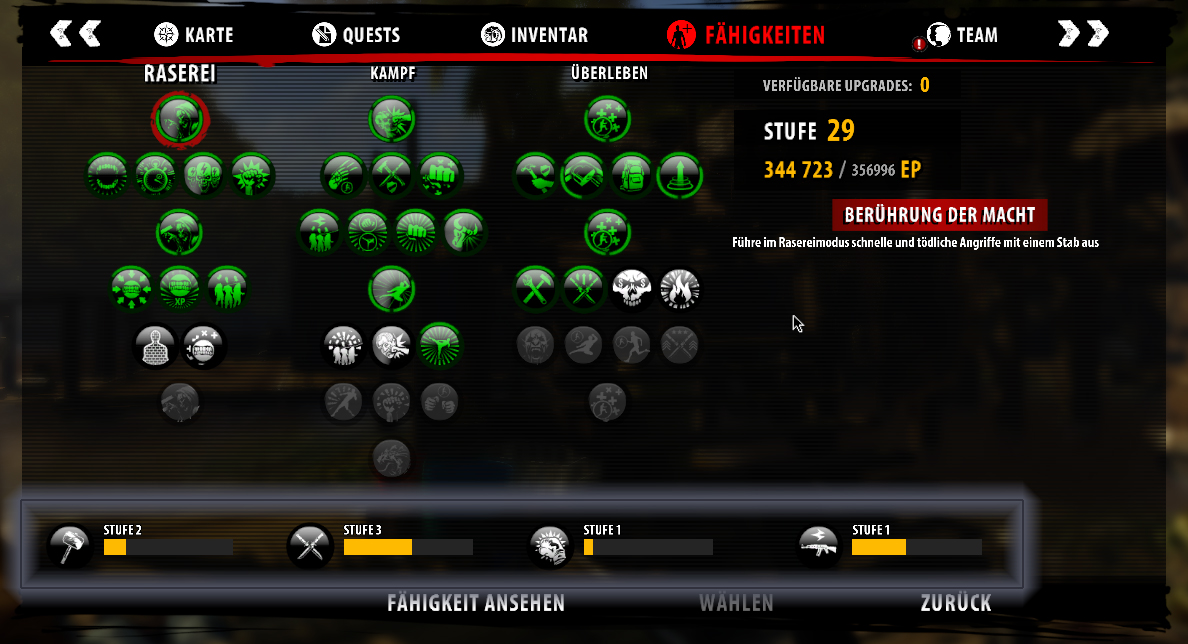Go back with the Zurück button
1188x644 pixels.
[956, 603]
